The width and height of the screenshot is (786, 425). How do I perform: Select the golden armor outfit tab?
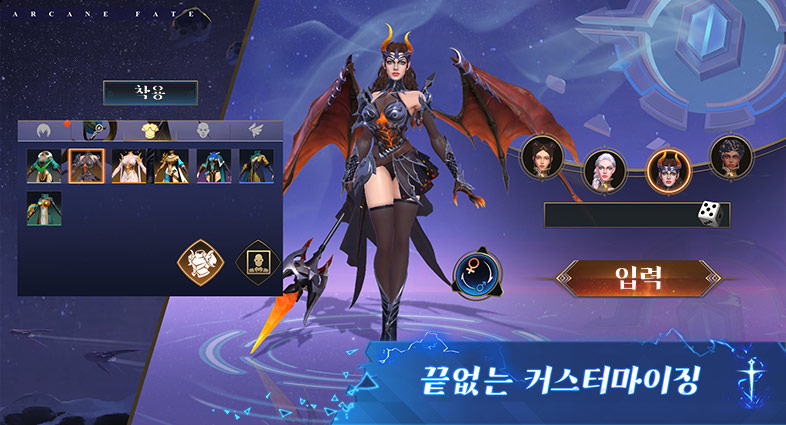point(151,131)
